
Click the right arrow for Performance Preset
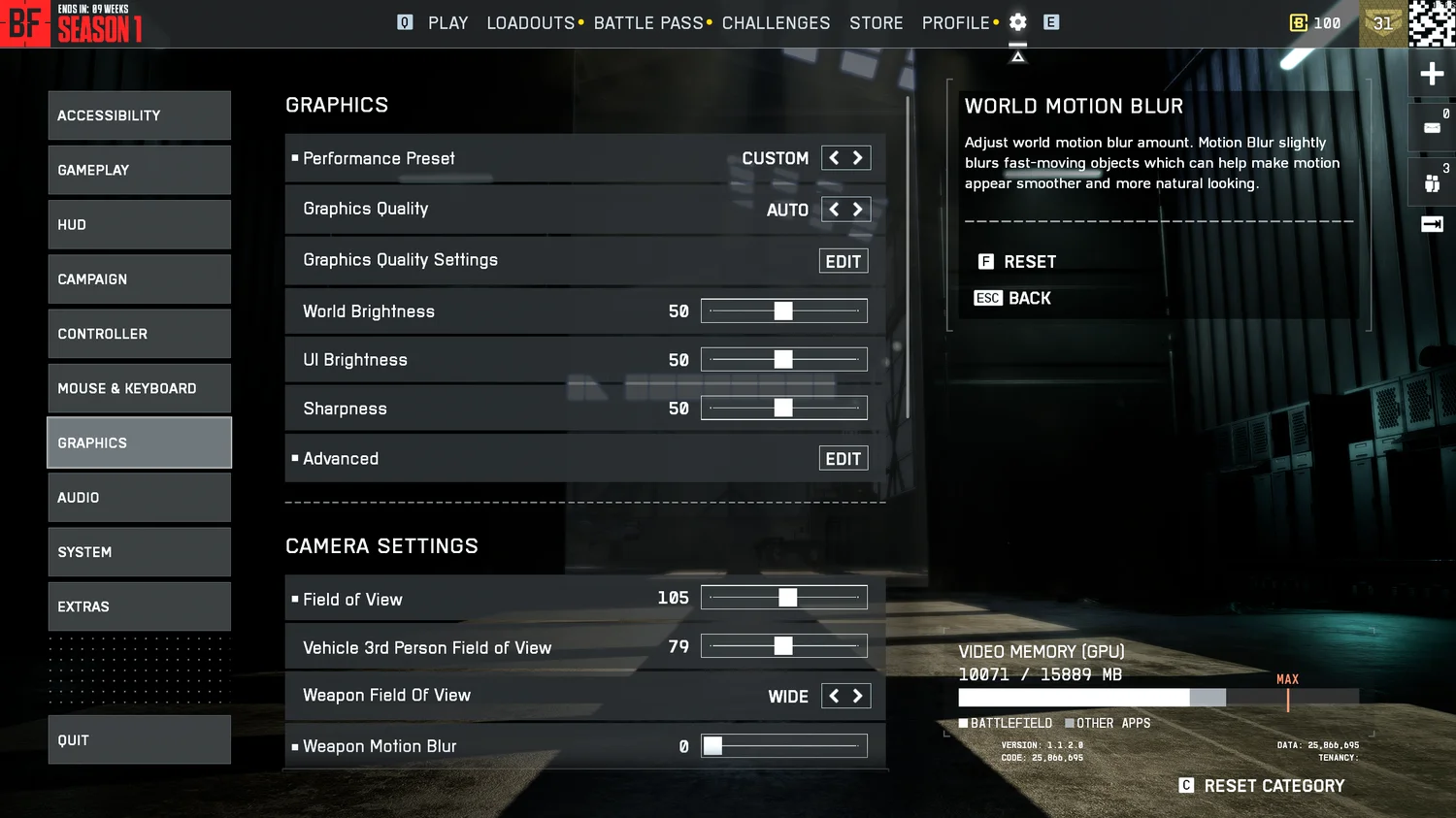click(x=858, y=158)
